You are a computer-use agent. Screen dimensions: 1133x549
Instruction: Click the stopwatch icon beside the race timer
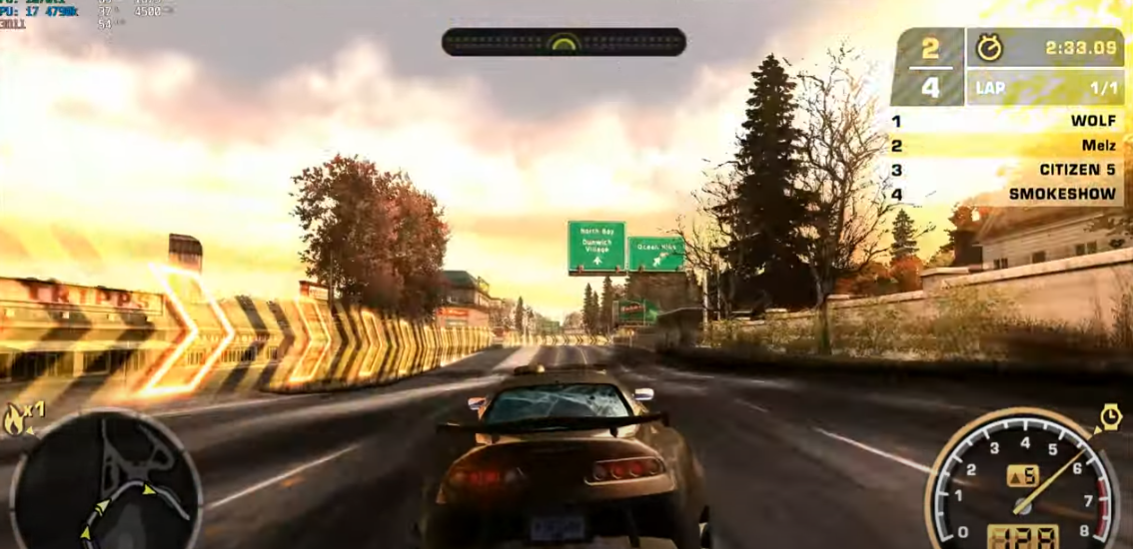click(x=990, y=48)
